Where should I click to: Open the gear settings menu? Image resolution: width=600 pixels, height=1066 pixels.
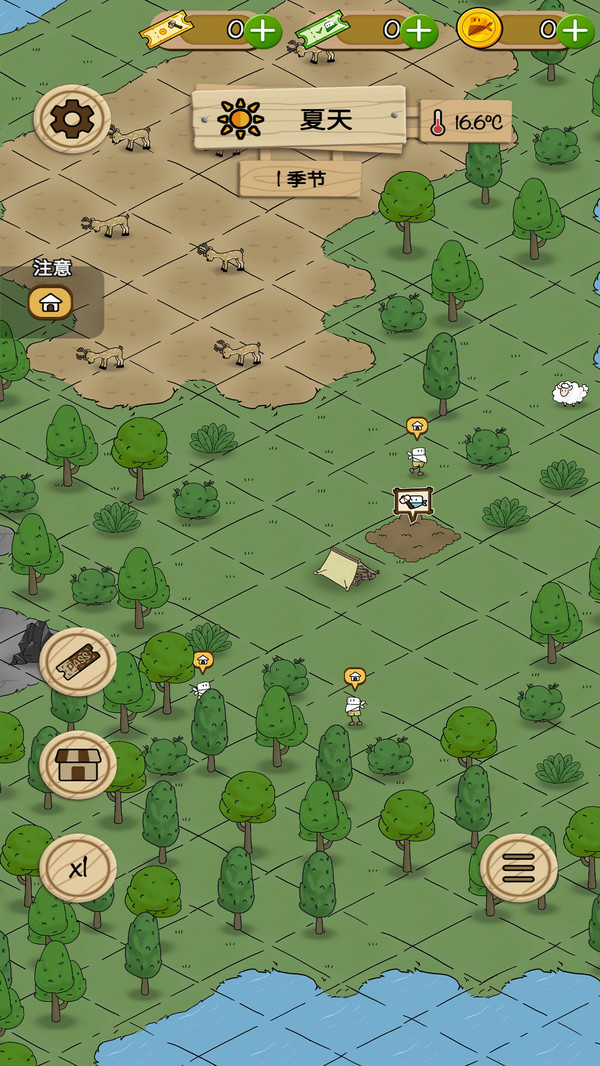click(x=72, y=119)
